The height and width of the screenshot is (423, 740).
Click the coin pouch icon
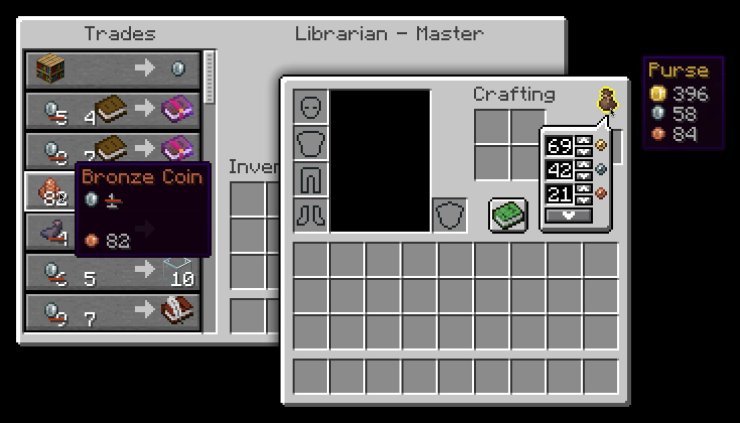point(606,100)
